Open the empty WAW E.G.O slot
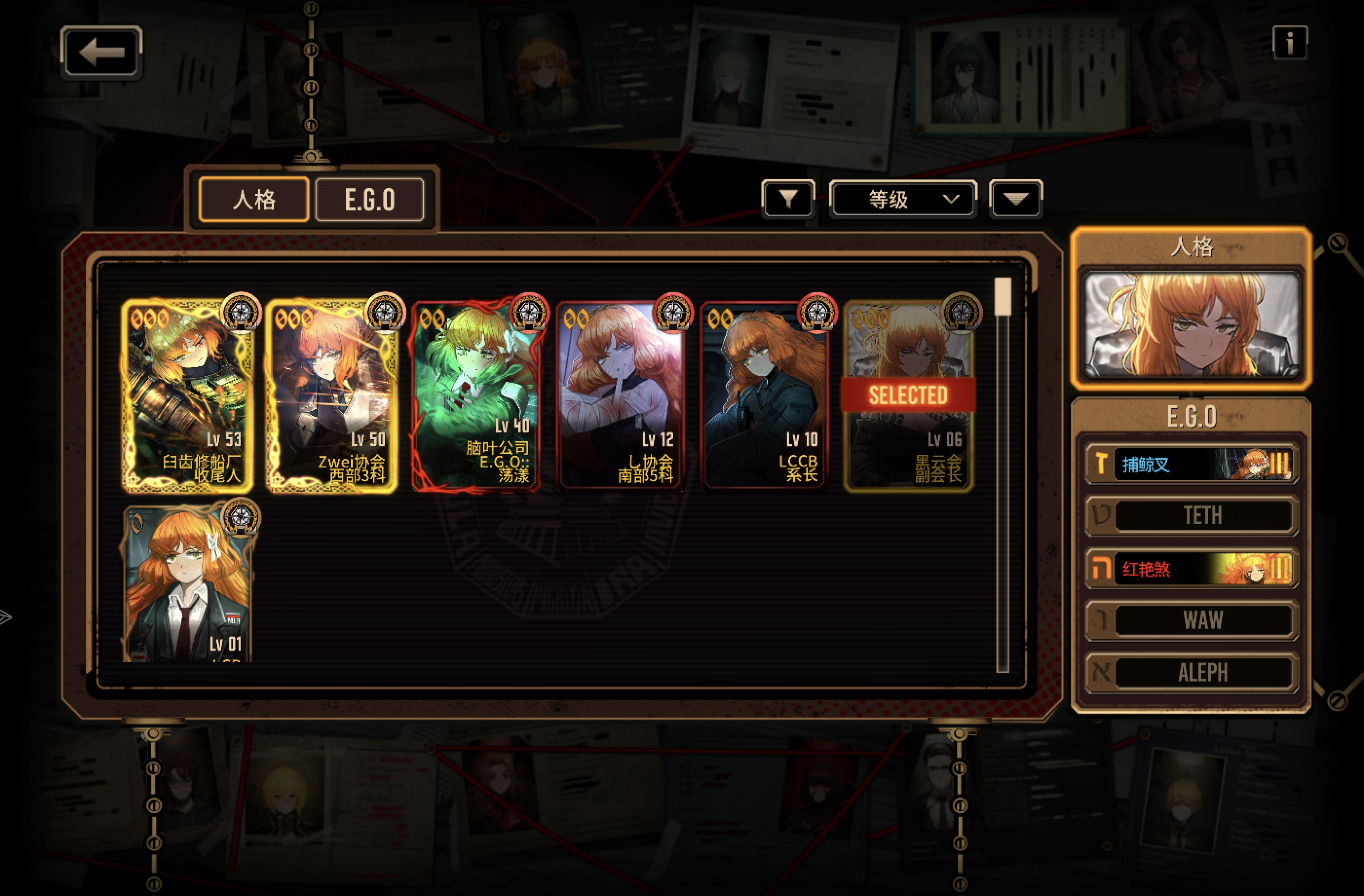The width and height of the screenshot is (1364, 896). 1192,620
